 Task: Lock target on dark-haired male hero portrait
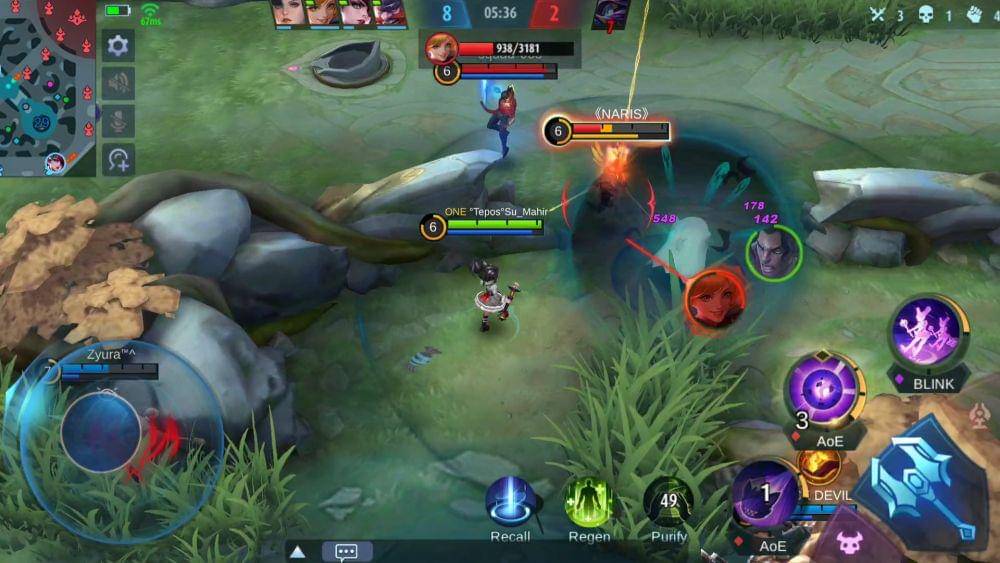coord(773,251)
